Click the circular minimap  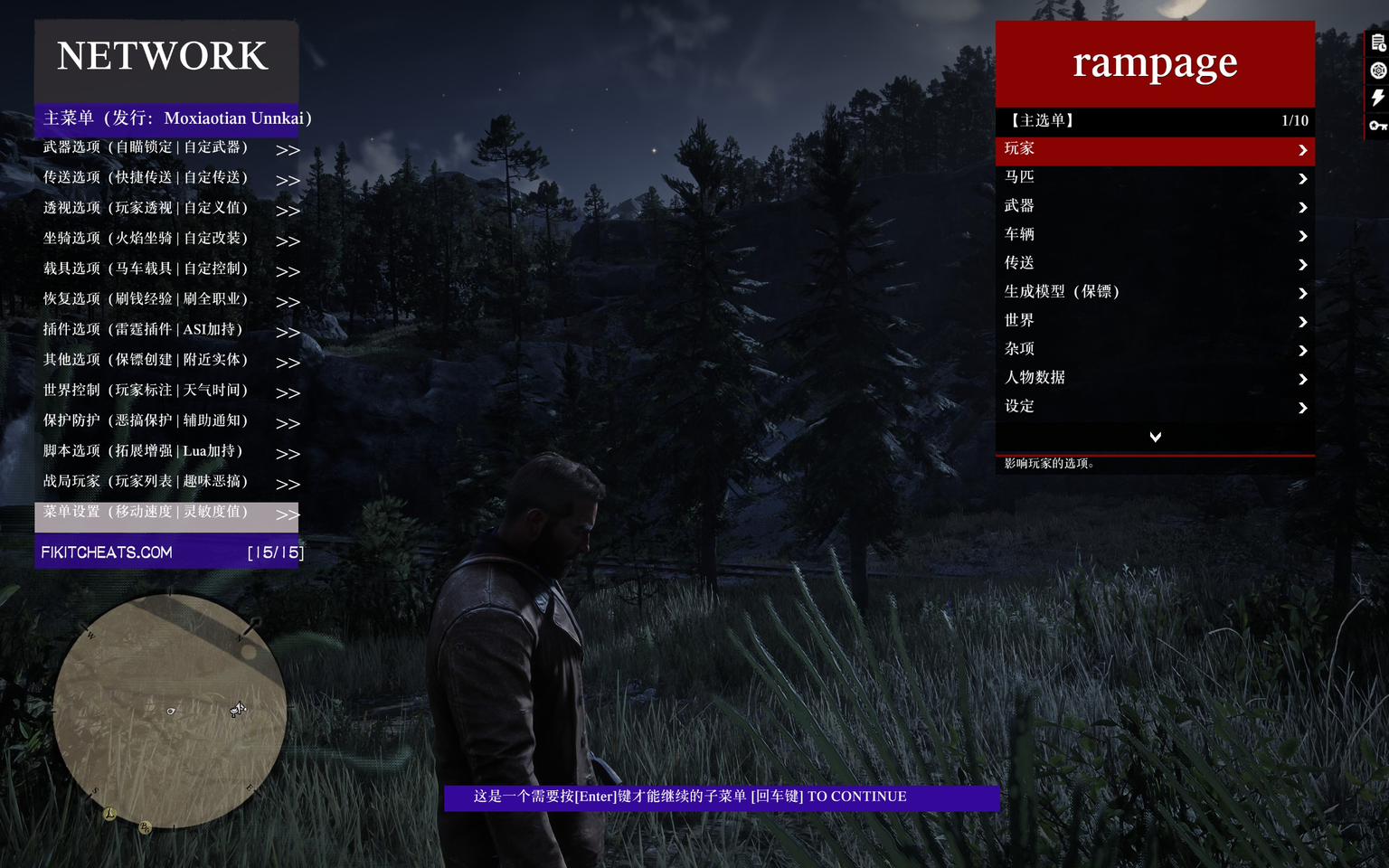click(170, 711)
